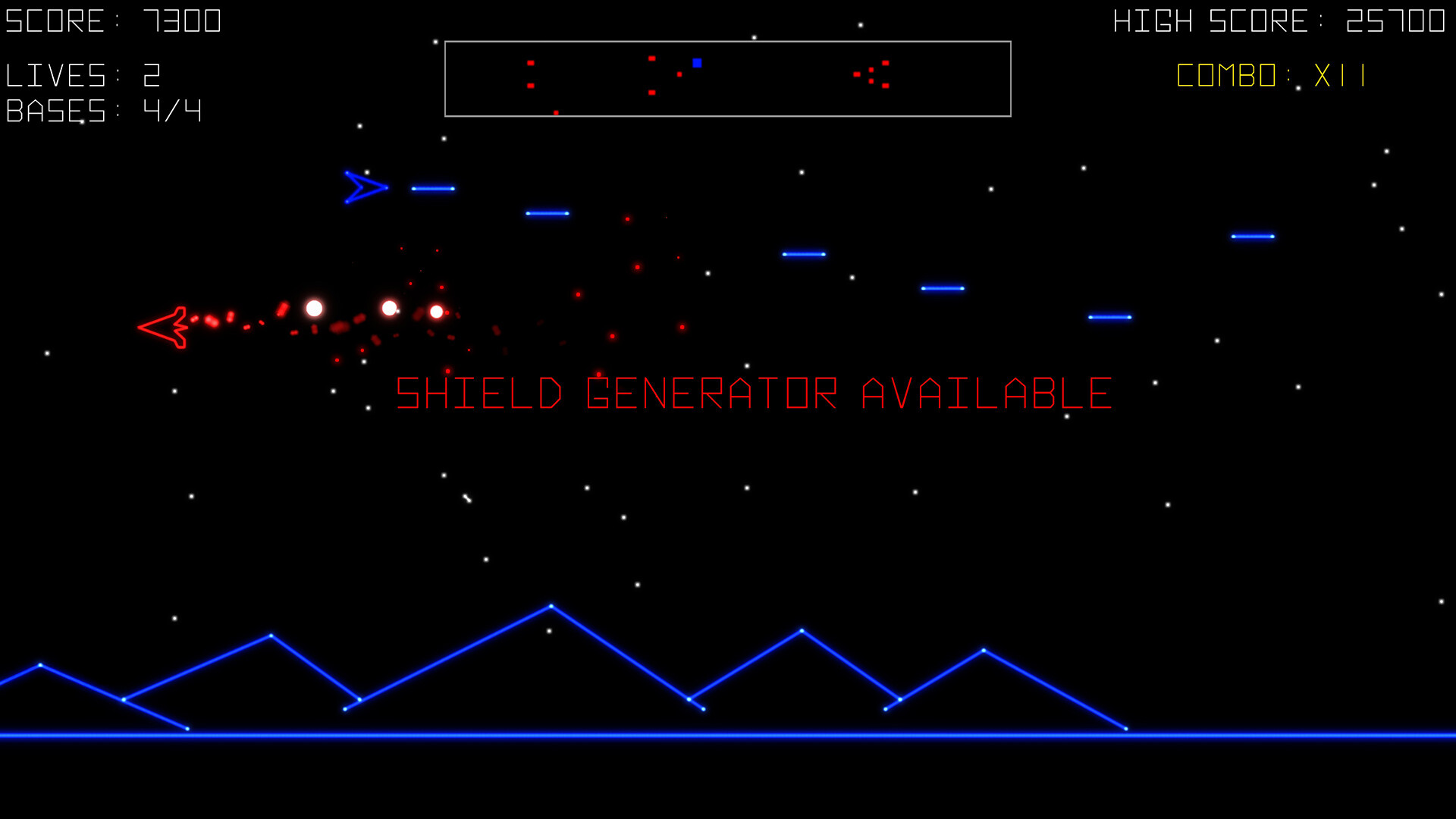This screenshot has height=819, width=1456.
Task: Click the blue player ship
Action: (x=364, y=187)
